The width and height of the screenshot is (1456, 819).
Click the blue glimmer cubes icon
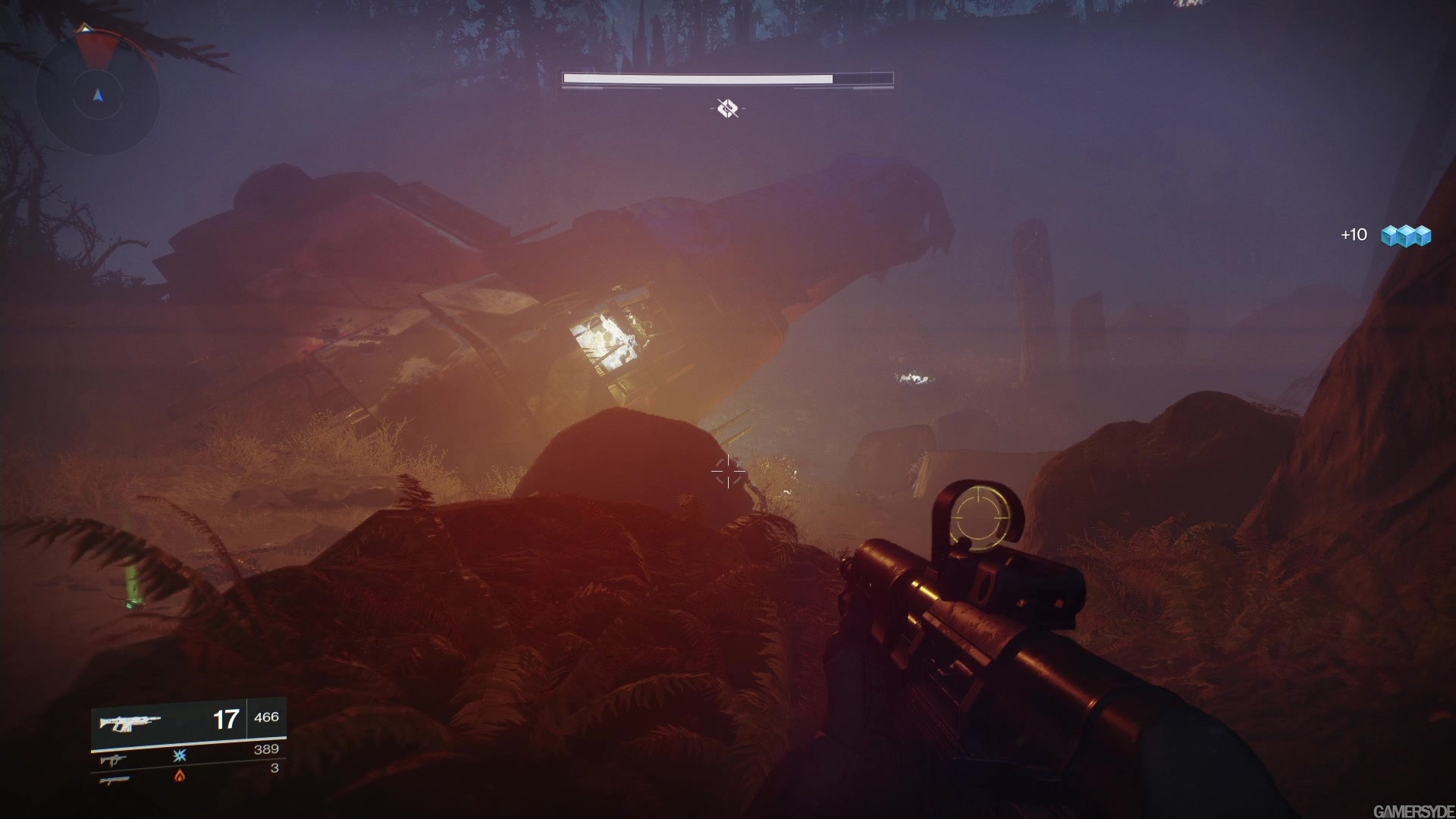pyautogui.click(x=1405, y=236)
